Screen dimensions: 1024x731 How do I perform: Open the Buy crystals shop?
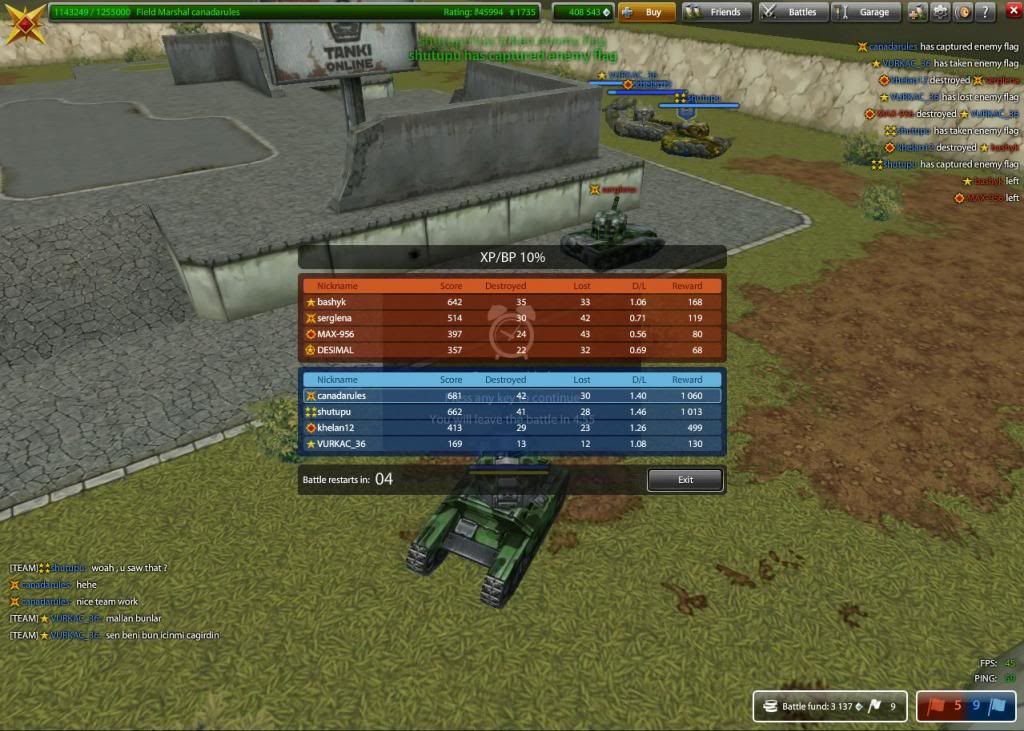pos(645,13)
